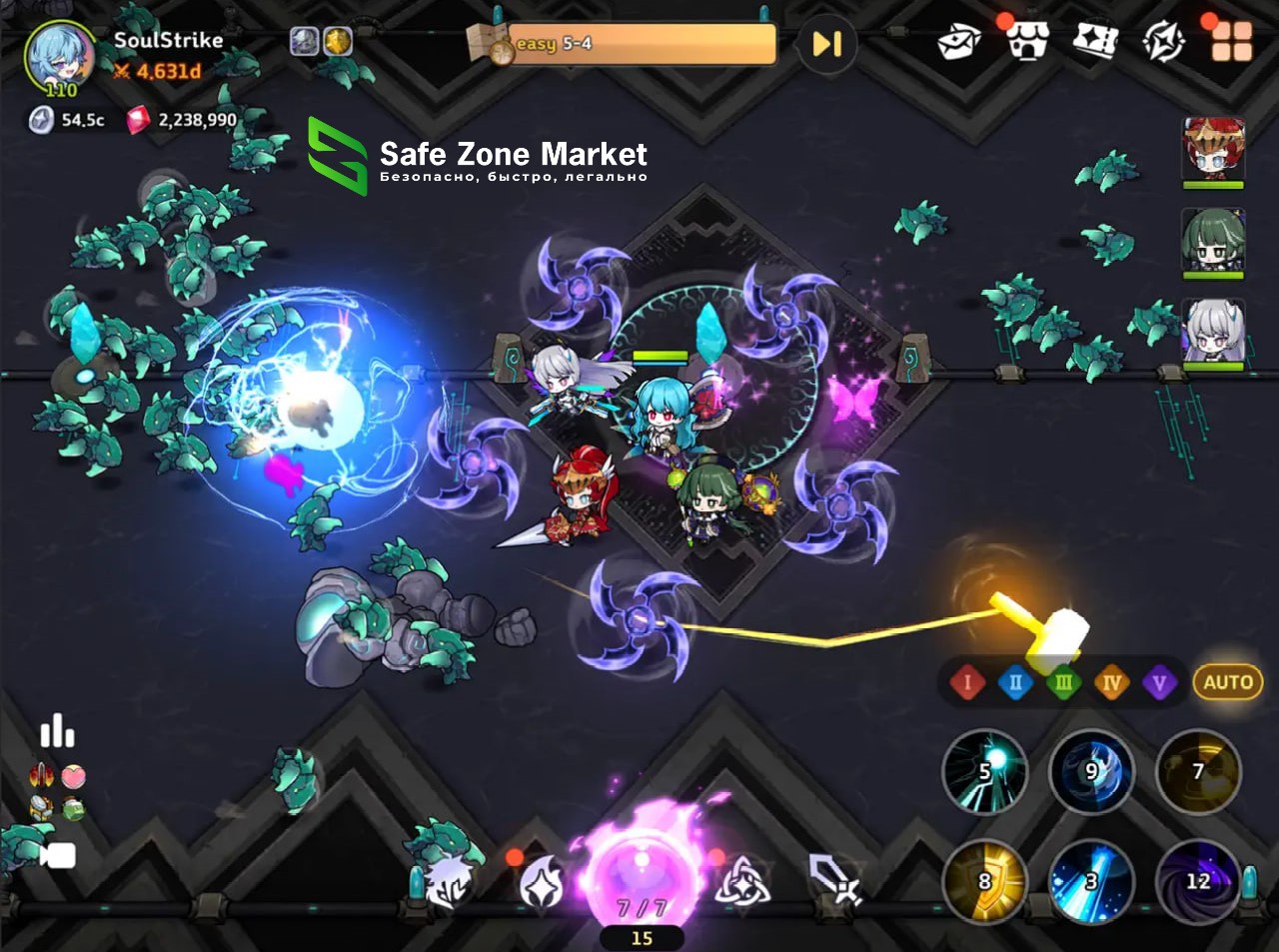Activate the golden shield skill
Viewport: 1279px width, 952px height.
[x=984, y=881]
